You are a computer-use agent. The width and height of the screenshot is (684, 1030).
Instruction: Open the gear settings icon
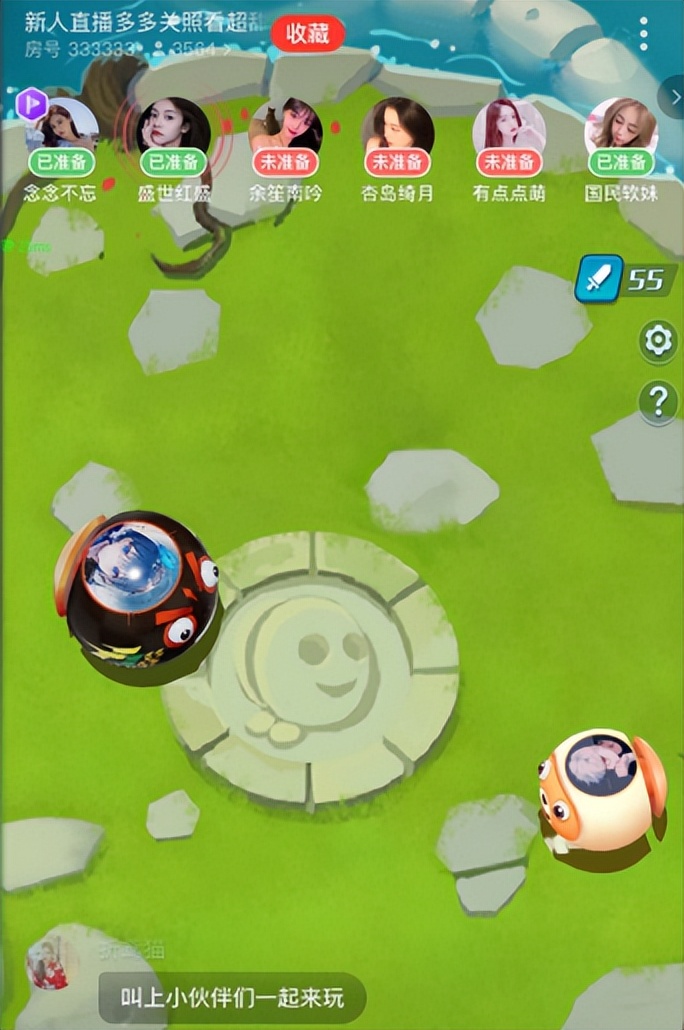tap(658, 341)
